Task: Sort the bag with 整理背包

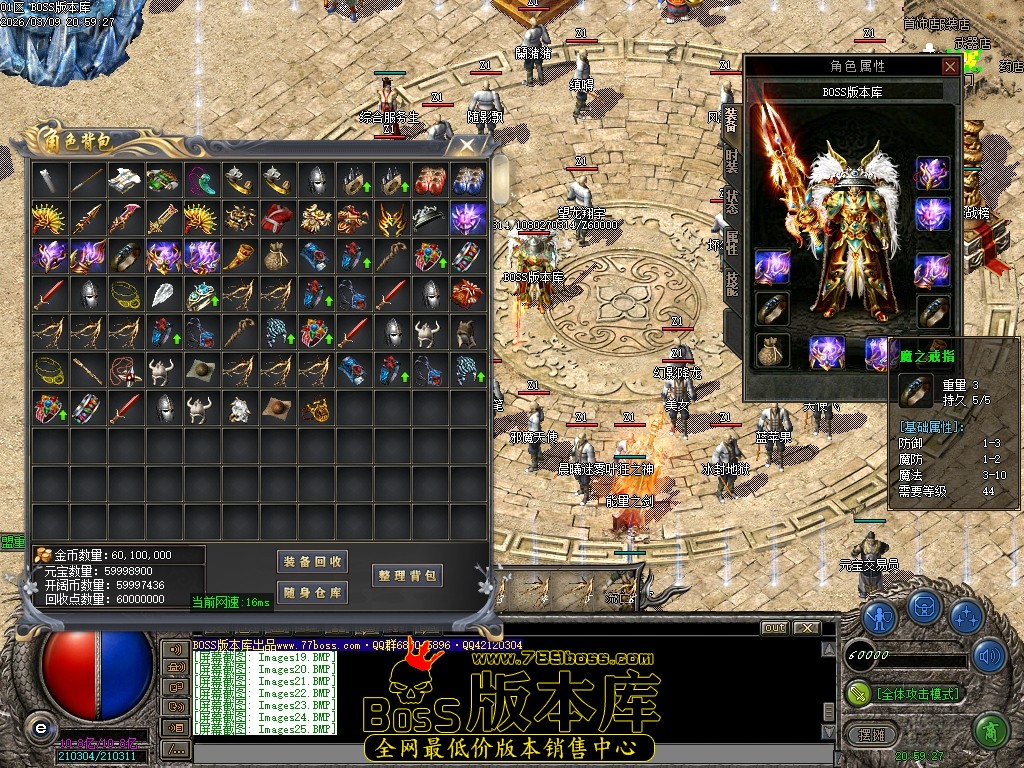Action: click(407, 576)
